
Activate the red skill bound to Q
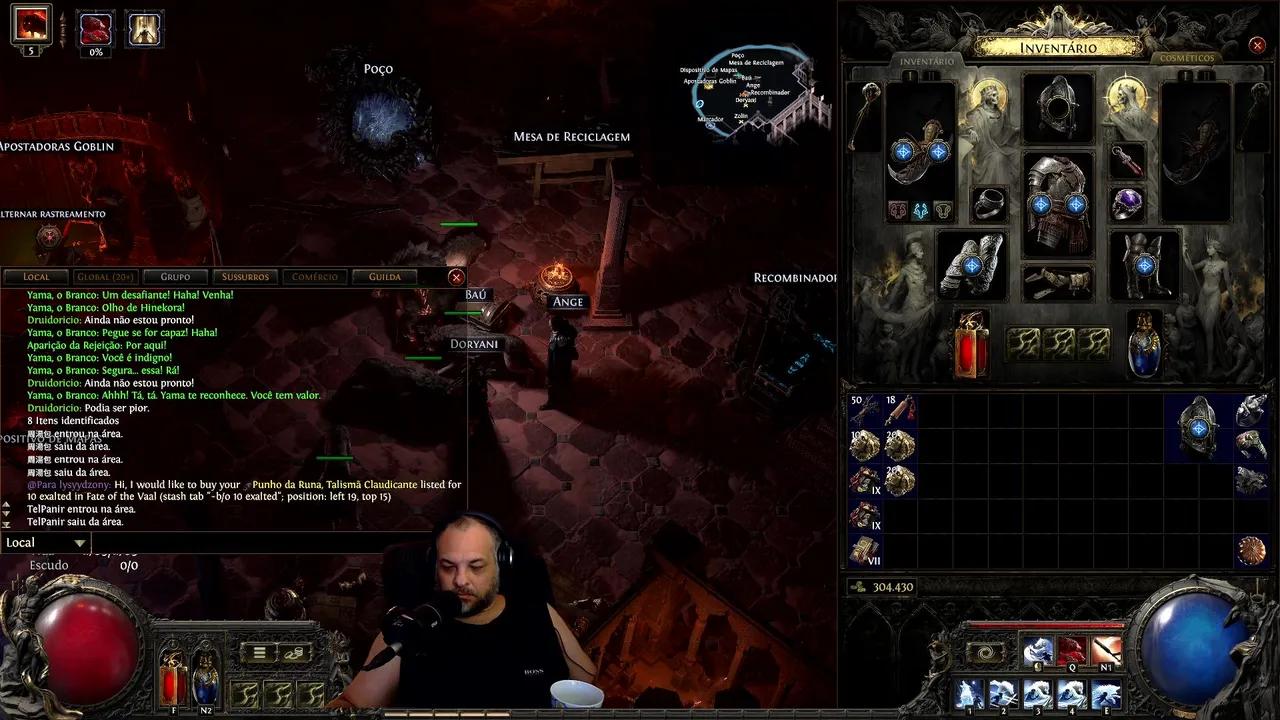1071,648
